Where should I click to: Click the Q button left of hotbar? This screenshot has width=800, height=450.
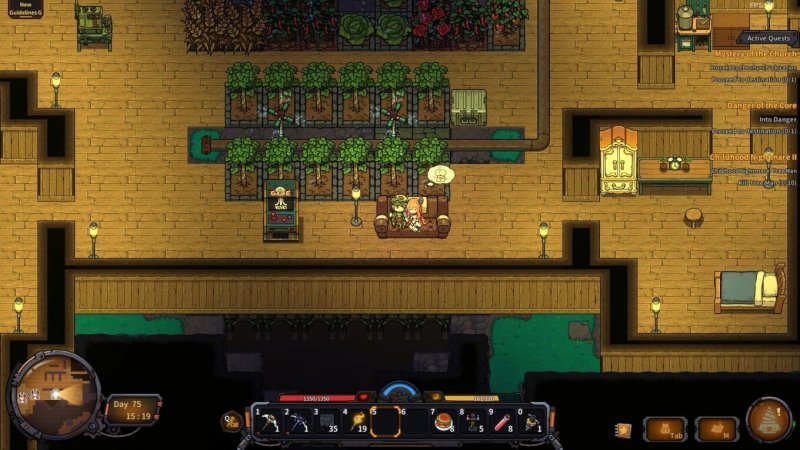click(232, 422)
